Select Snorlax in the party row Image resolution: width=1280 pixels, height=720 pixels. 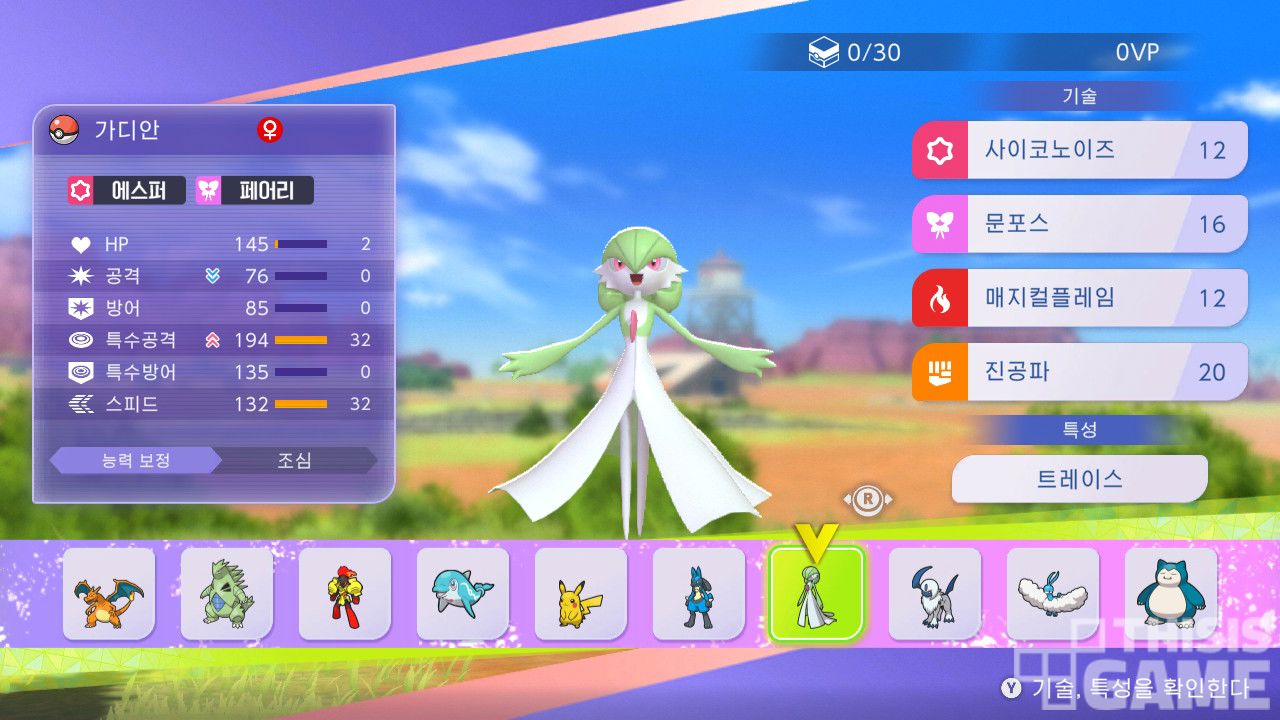(x=1171, y=594)
